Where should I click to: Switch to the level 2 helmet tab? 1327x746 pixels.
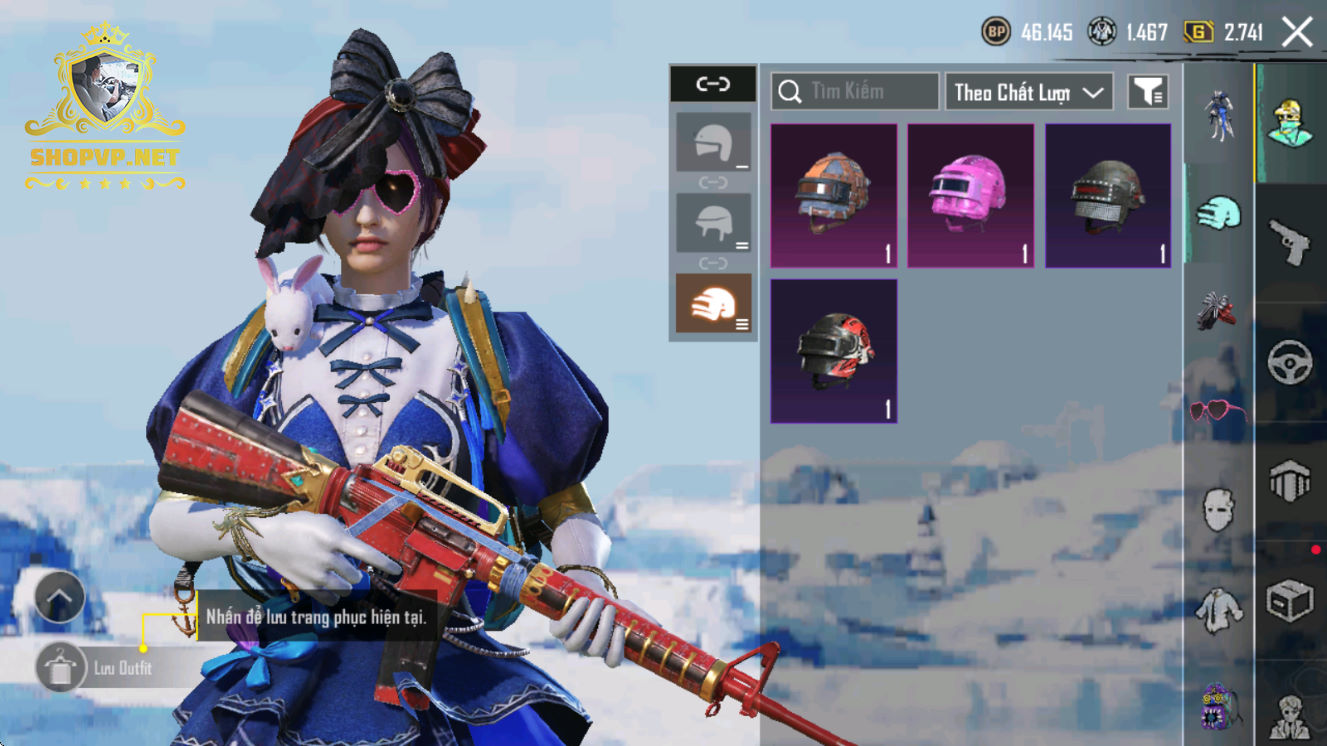713,222
